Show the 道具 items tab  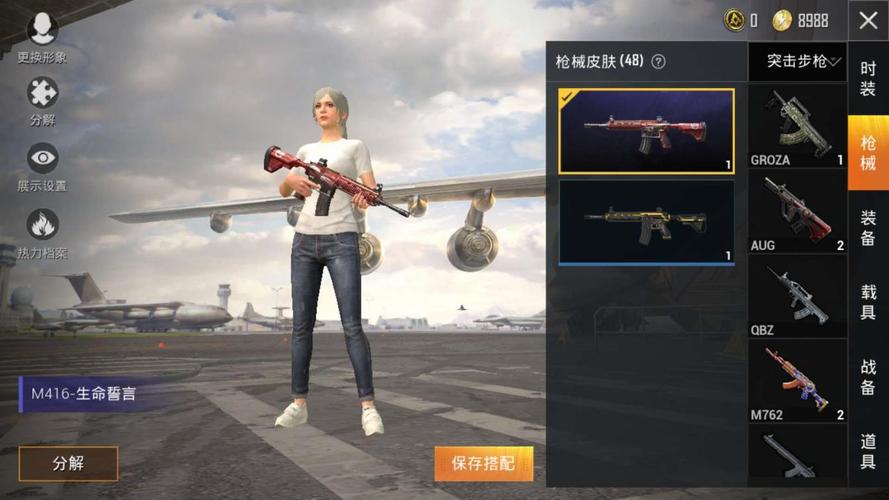(x=868, y=450)
